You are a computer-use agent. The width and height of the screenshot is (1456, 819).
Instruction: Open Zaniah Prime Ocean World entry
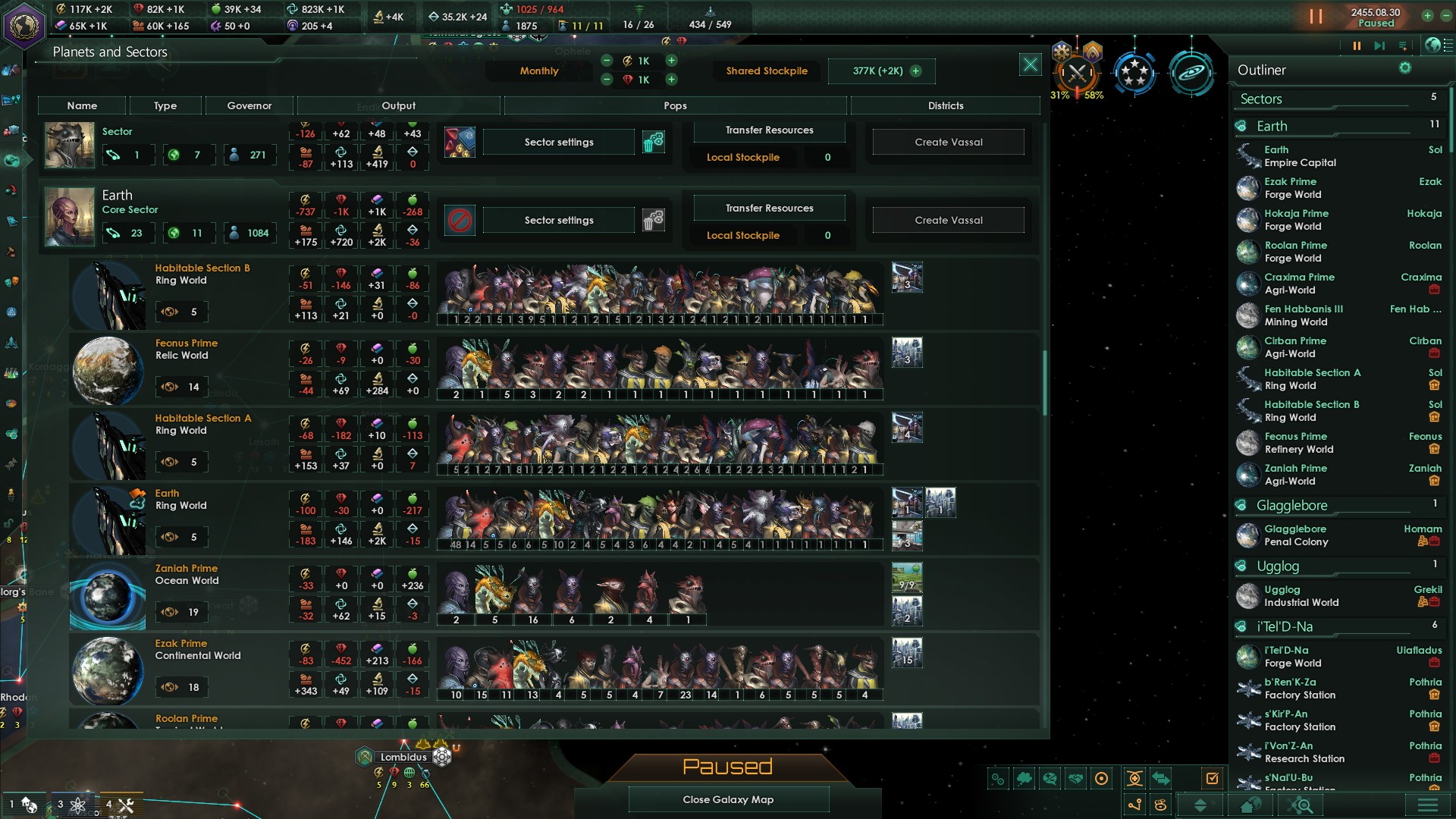(186, 574)
